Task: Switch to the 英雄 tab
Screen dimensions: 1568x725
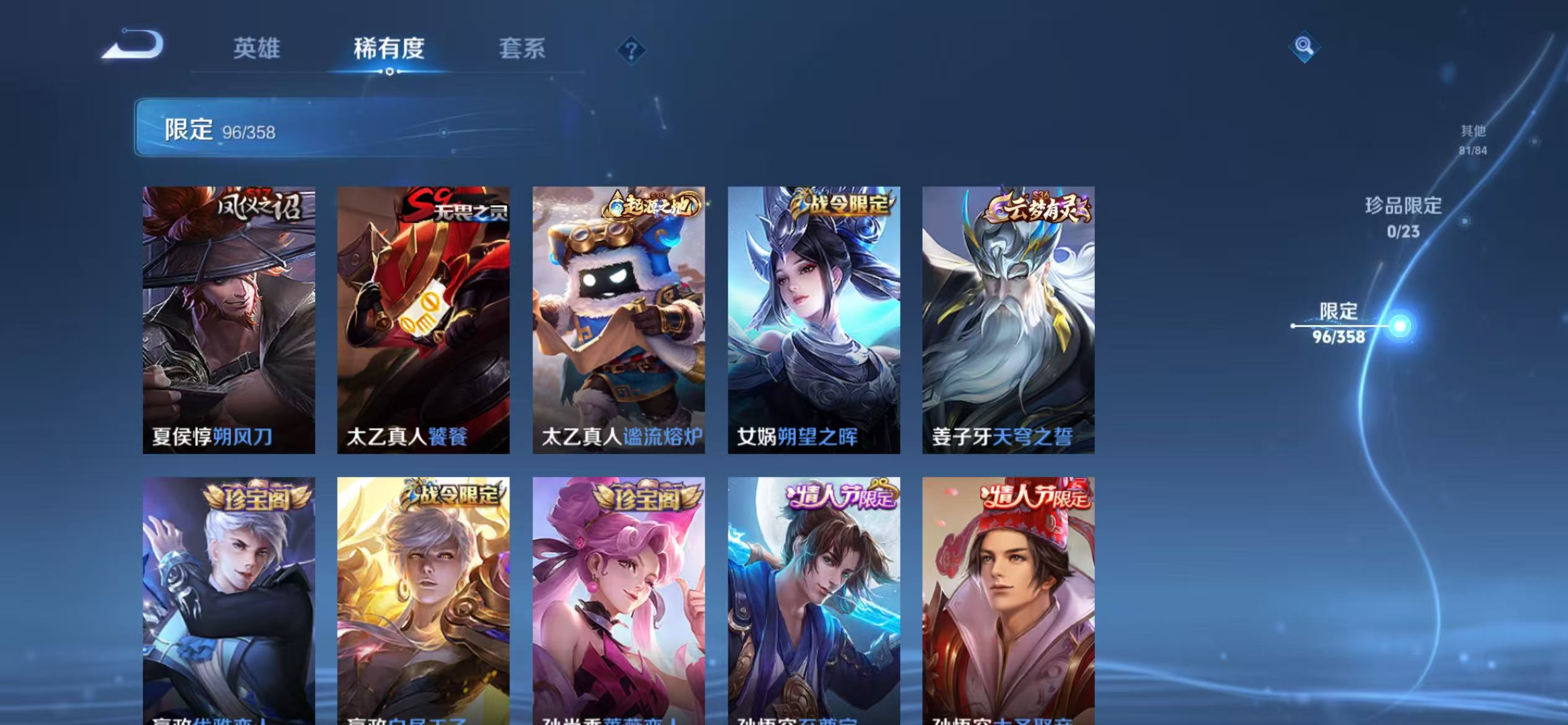Action: click(x=257, y=50)
